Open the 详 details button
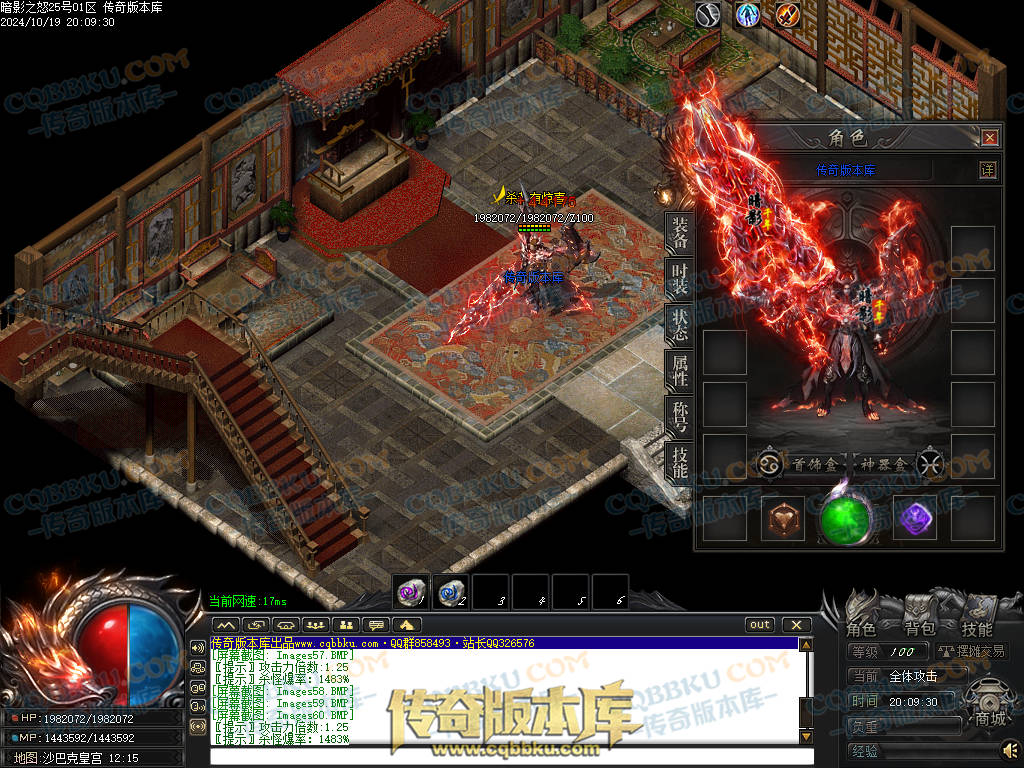Image resolution: width=1024 pixels, height=768 pixels. pos(987,170)
